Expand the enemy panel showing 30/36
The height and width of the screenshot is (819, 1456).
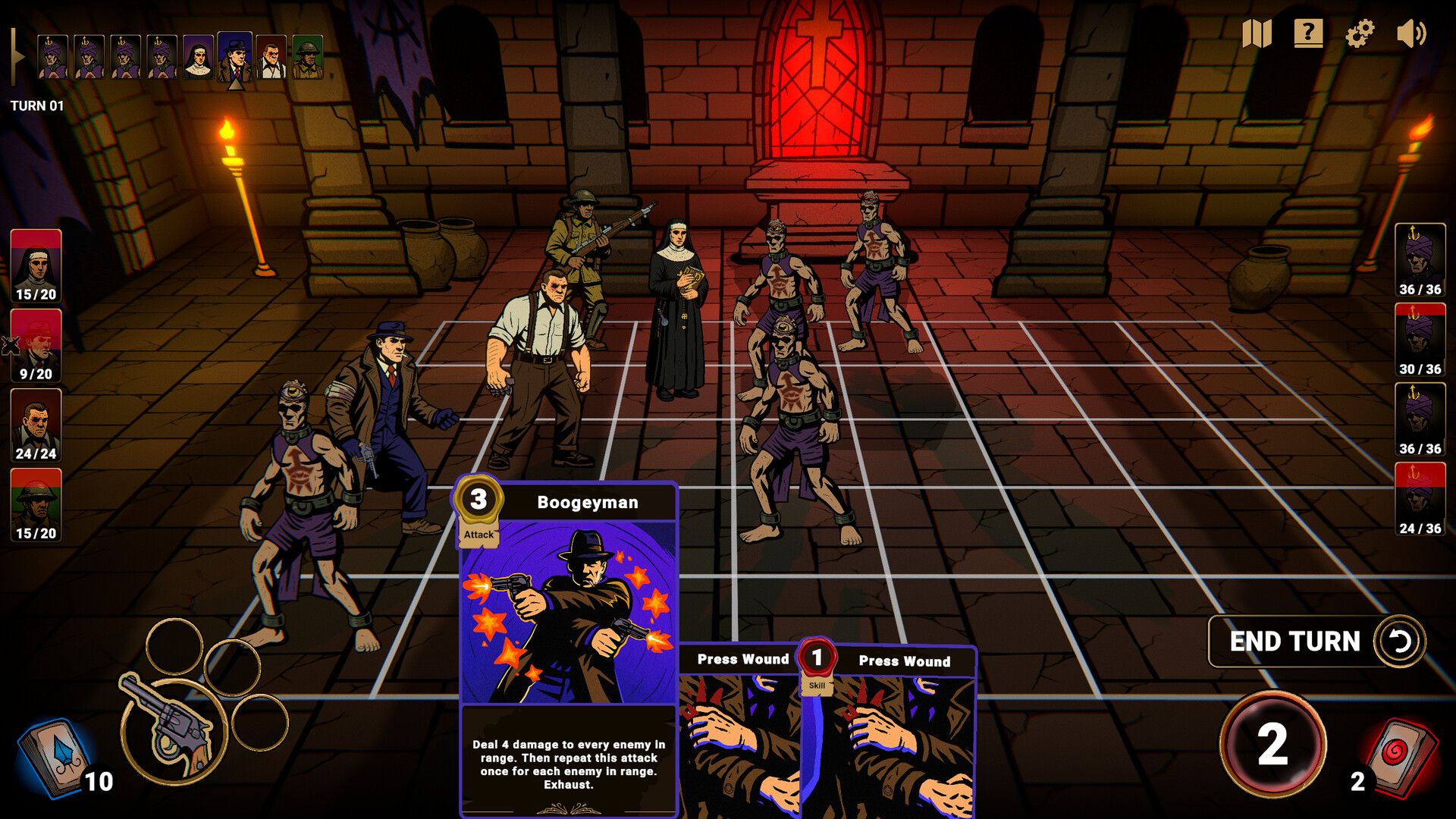pyautogui.click(x=1421, y=339)
